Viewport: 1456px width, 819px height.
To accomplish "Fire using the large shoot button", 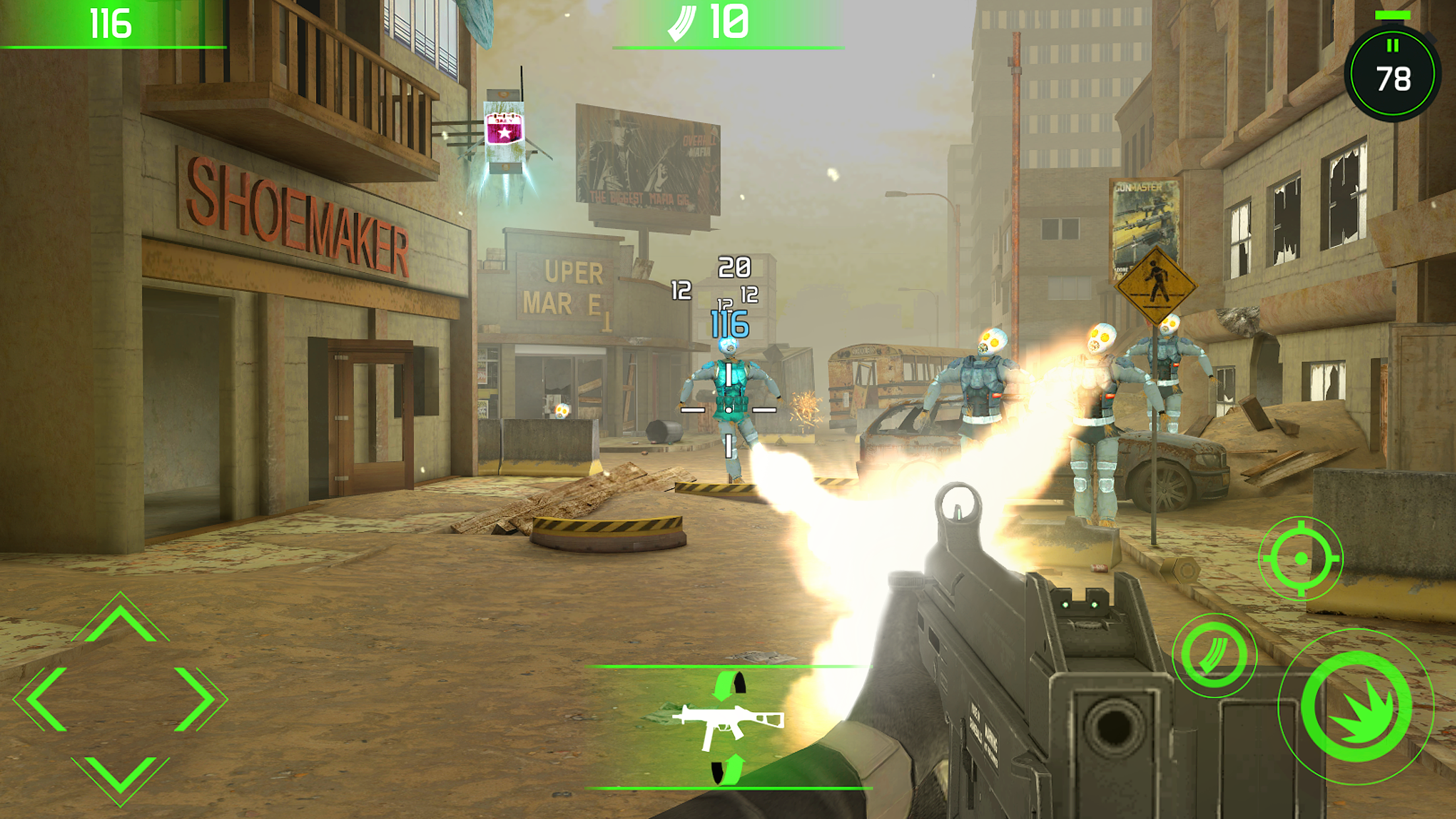I will (1357, 707).
